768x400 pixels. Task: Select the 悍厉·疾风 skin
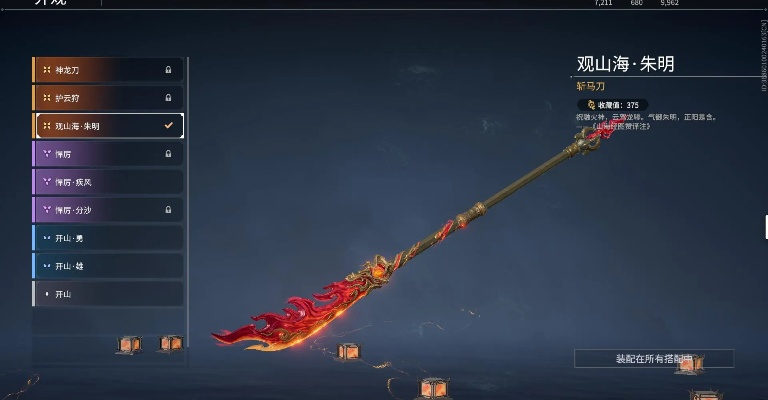tap(108, 182)
